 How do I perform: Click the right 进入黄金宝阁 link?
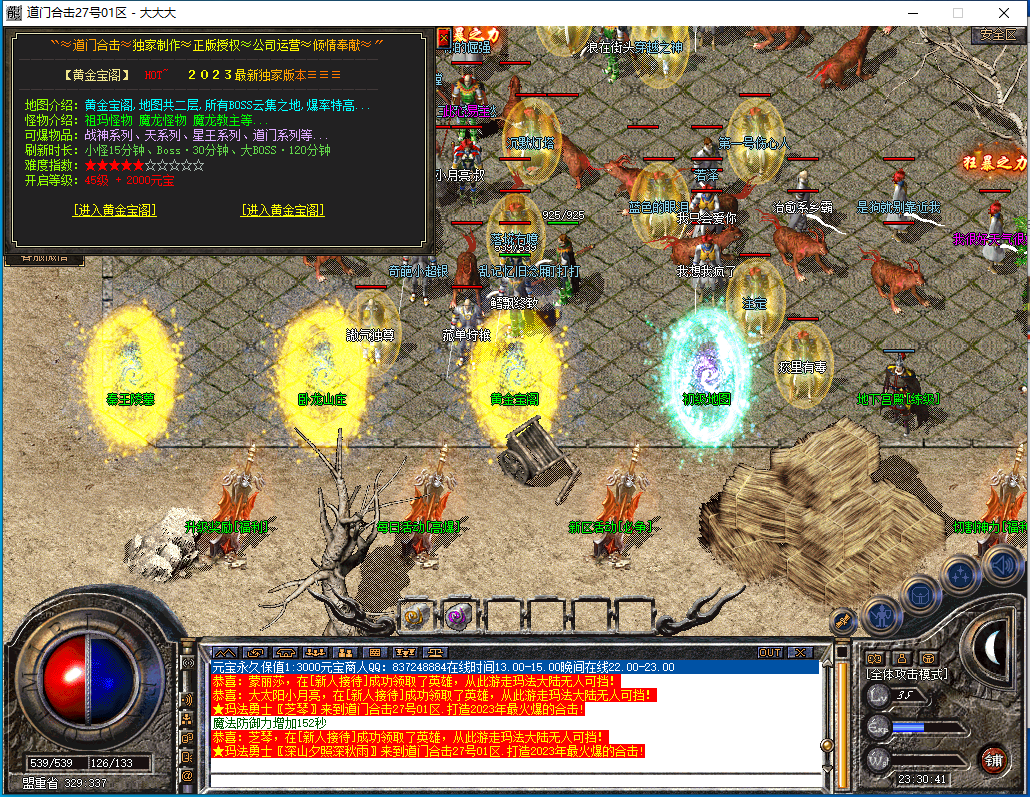tap(283, 210)
